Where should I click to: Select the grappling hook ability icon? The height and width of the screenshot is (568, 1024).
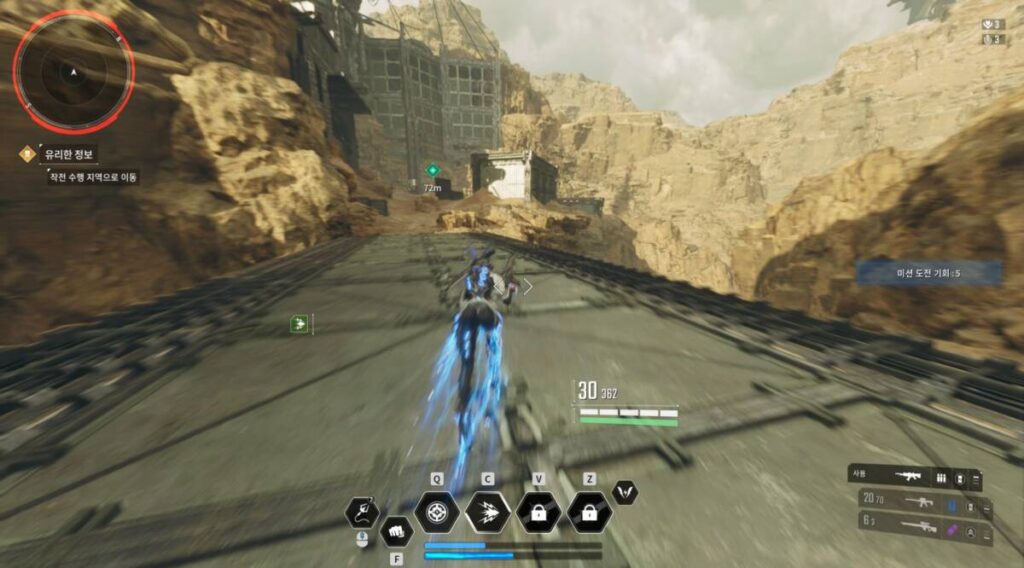click(x=362, y=513)
